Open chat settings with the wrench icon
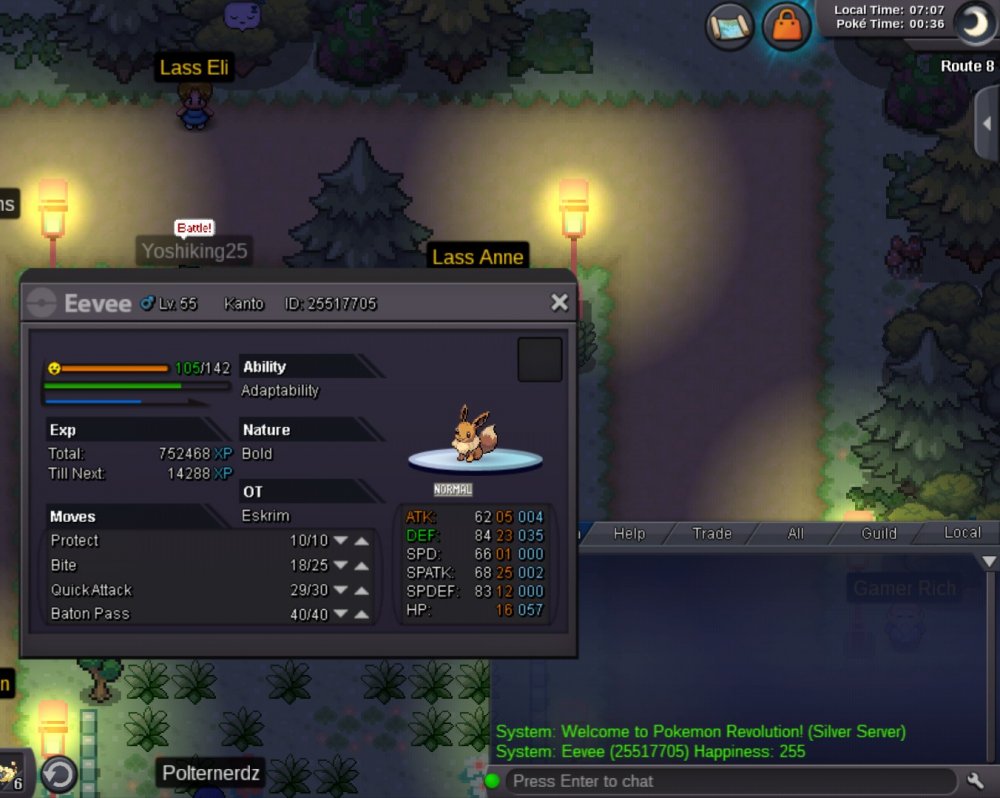The image size is (1000, 798). (x=977, y=780)
